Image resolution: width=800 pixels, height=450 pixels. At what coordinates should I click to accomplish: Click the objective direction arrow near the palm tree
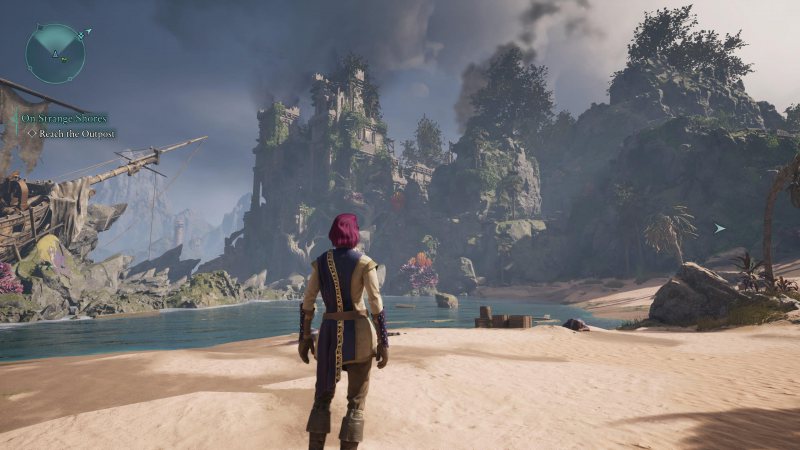[x=719, y=228]
